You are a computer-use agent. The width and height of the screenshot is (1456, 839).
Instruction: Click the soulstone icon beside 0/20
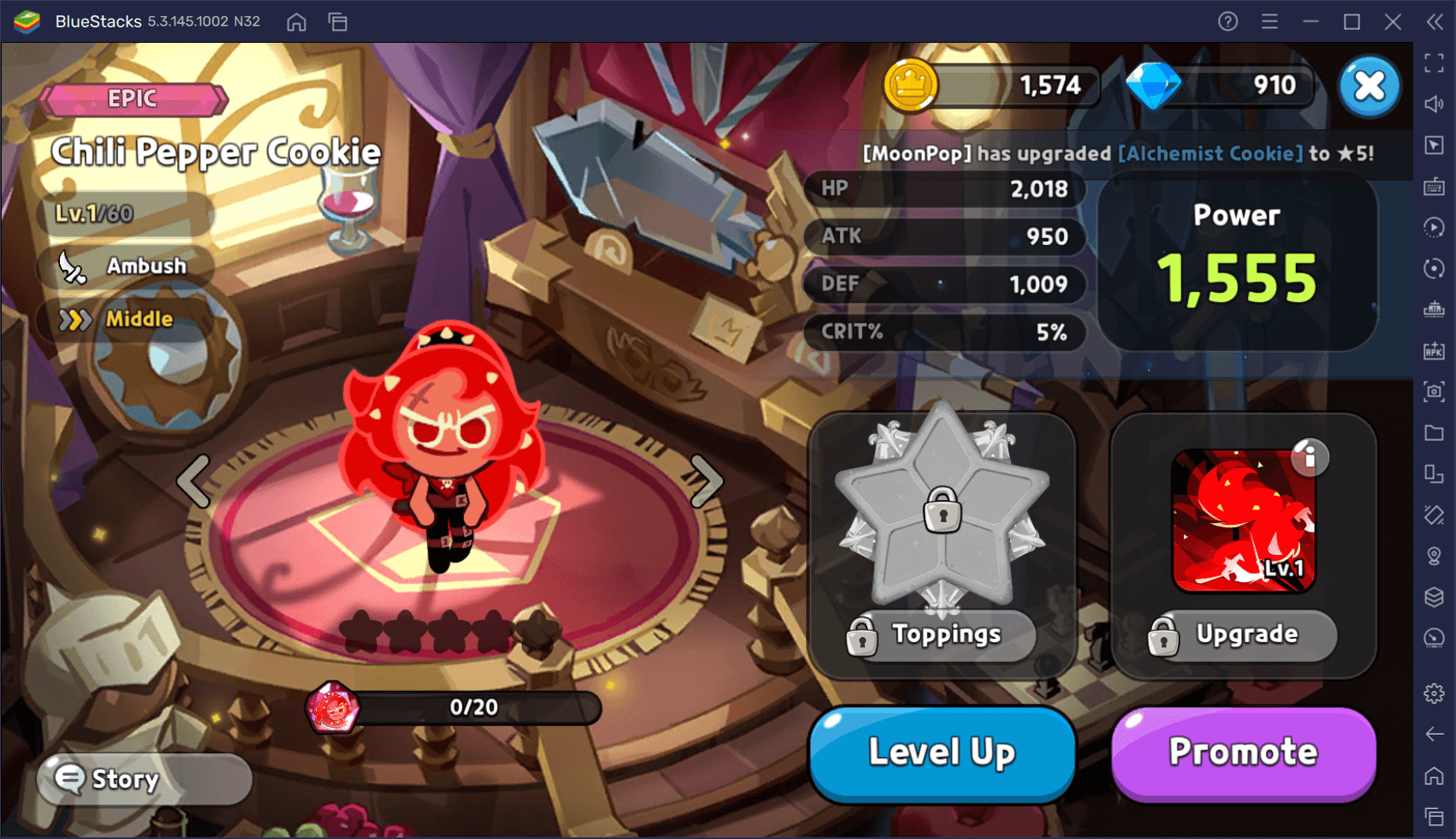click(333, 707)
